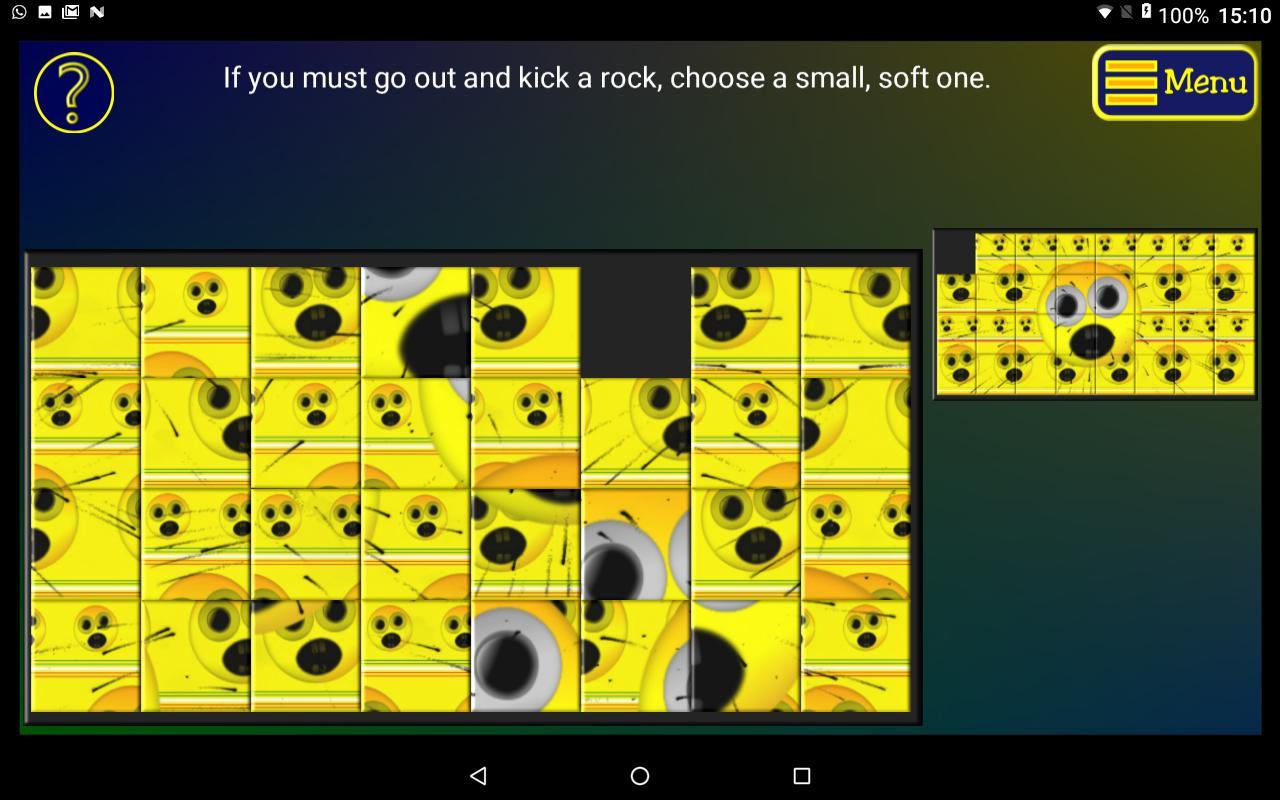This screenshot has height=800, width=1280.
Task: Tap the hint text about kicking rocks
Action: [607, 77]
